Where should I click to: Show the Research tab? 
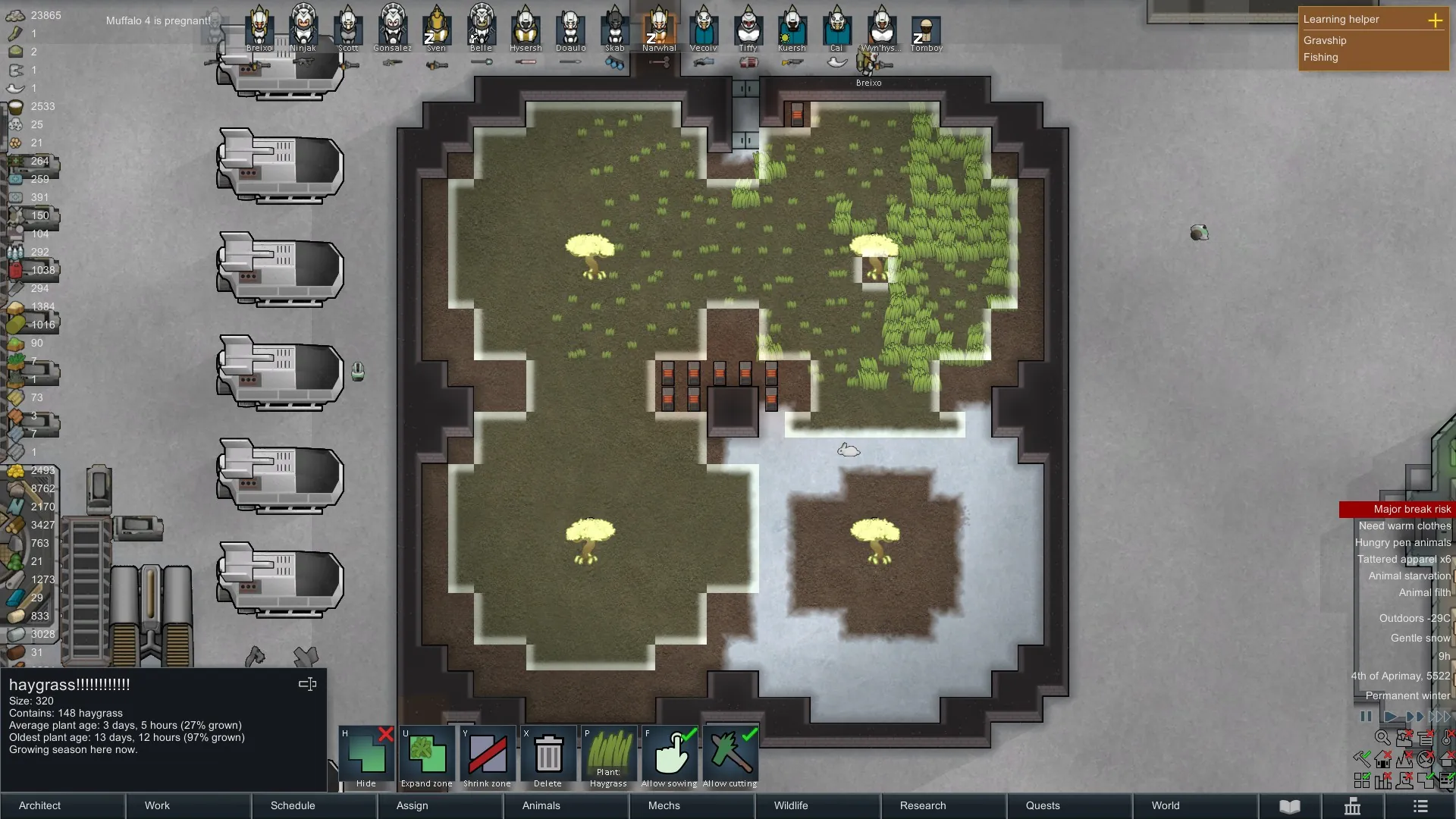[x=922, y=805]
